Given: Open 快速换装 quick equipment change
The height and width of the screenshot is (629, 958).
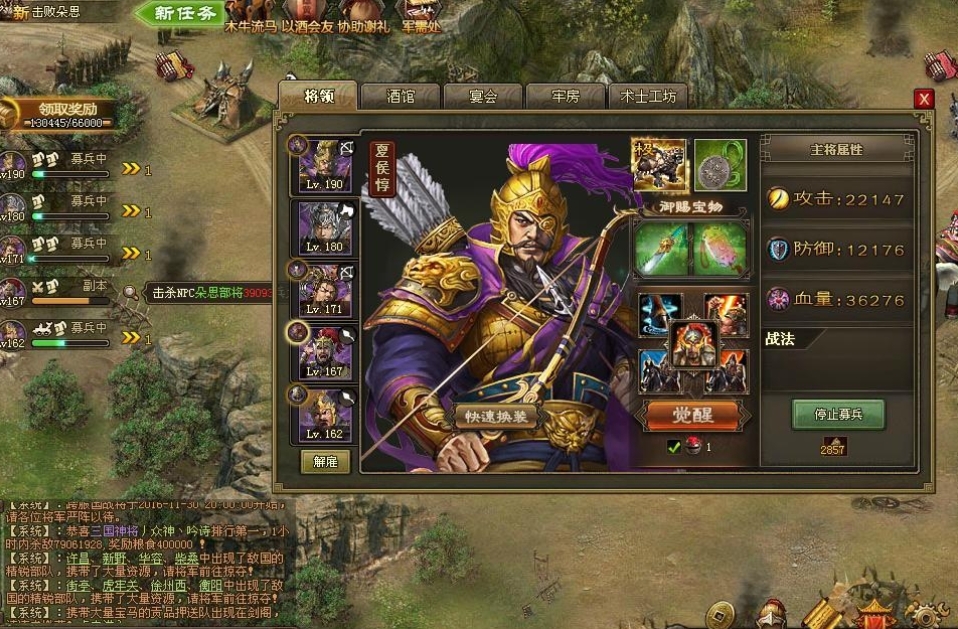Looking at the screenshot, I should (497, 416).
